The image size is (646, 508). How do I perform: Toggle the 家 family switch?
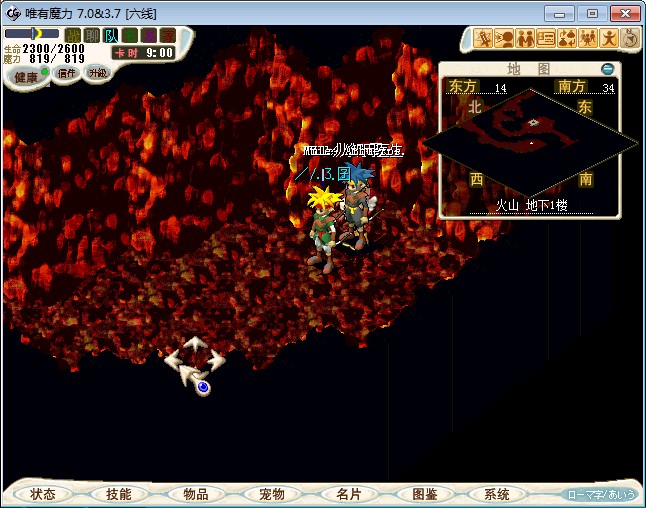tap(167, 35)
